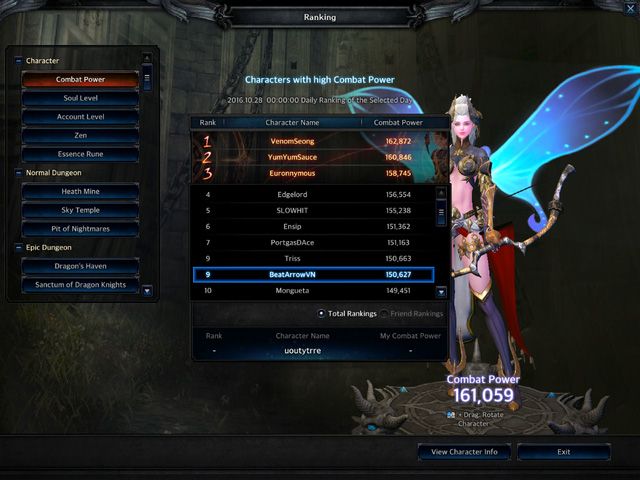Collapse the Character category section
Screen dimensions: 640x480
[18, 61]
